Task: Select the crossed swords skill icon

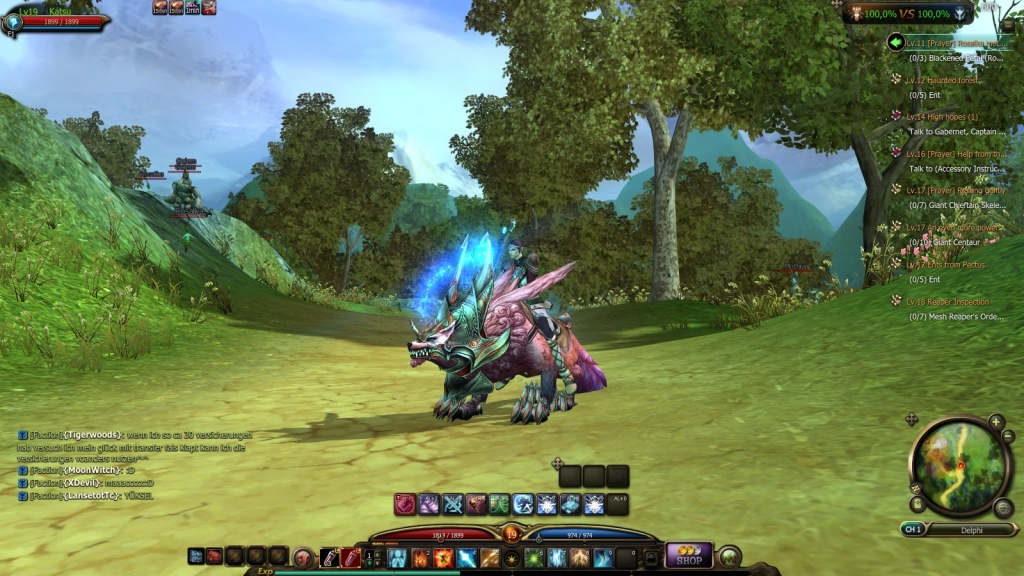Action: point(452,505)
